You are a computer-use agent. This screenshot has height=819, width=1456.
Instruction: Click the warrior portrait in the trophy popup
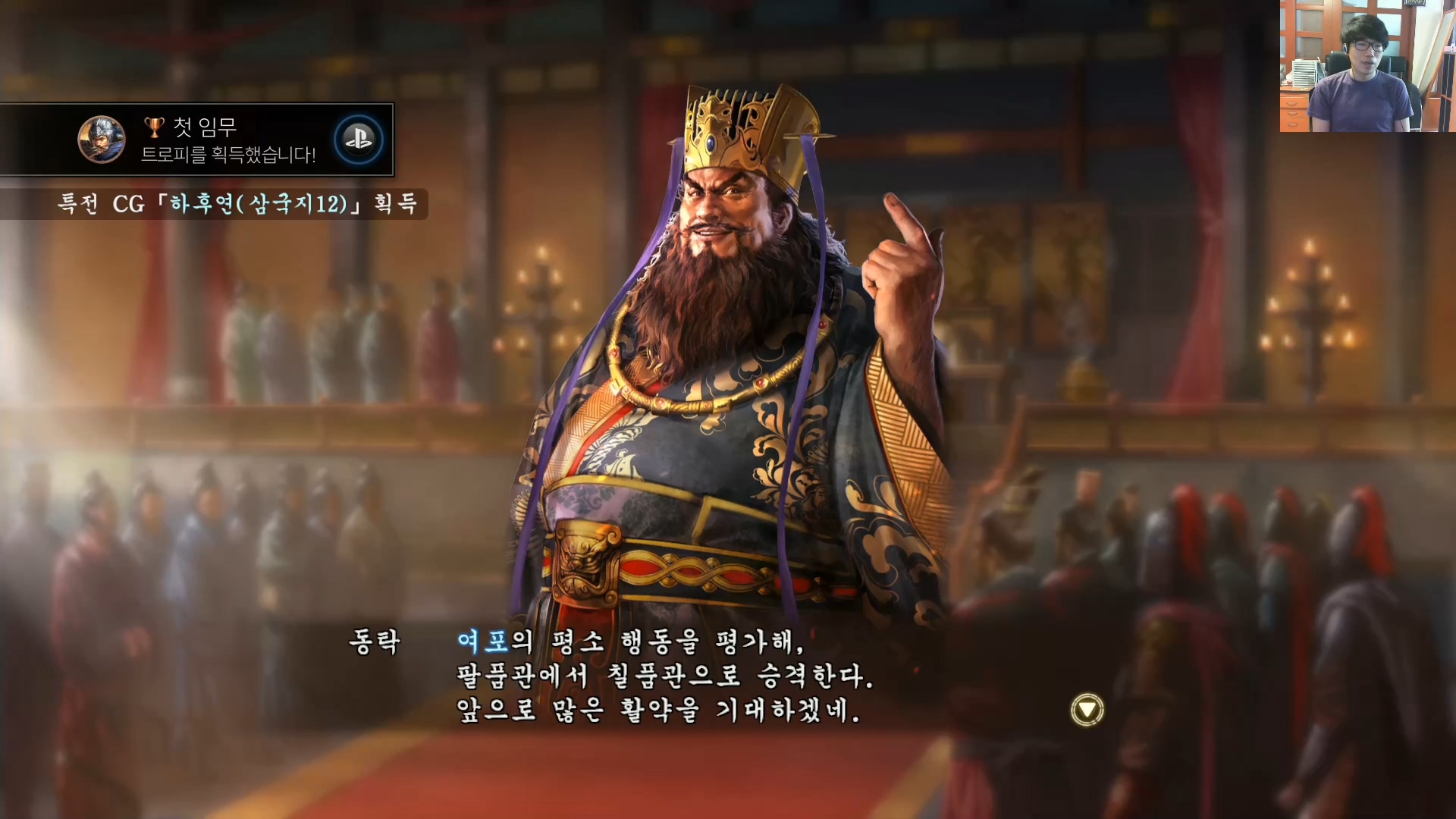[x=102, y=140]
